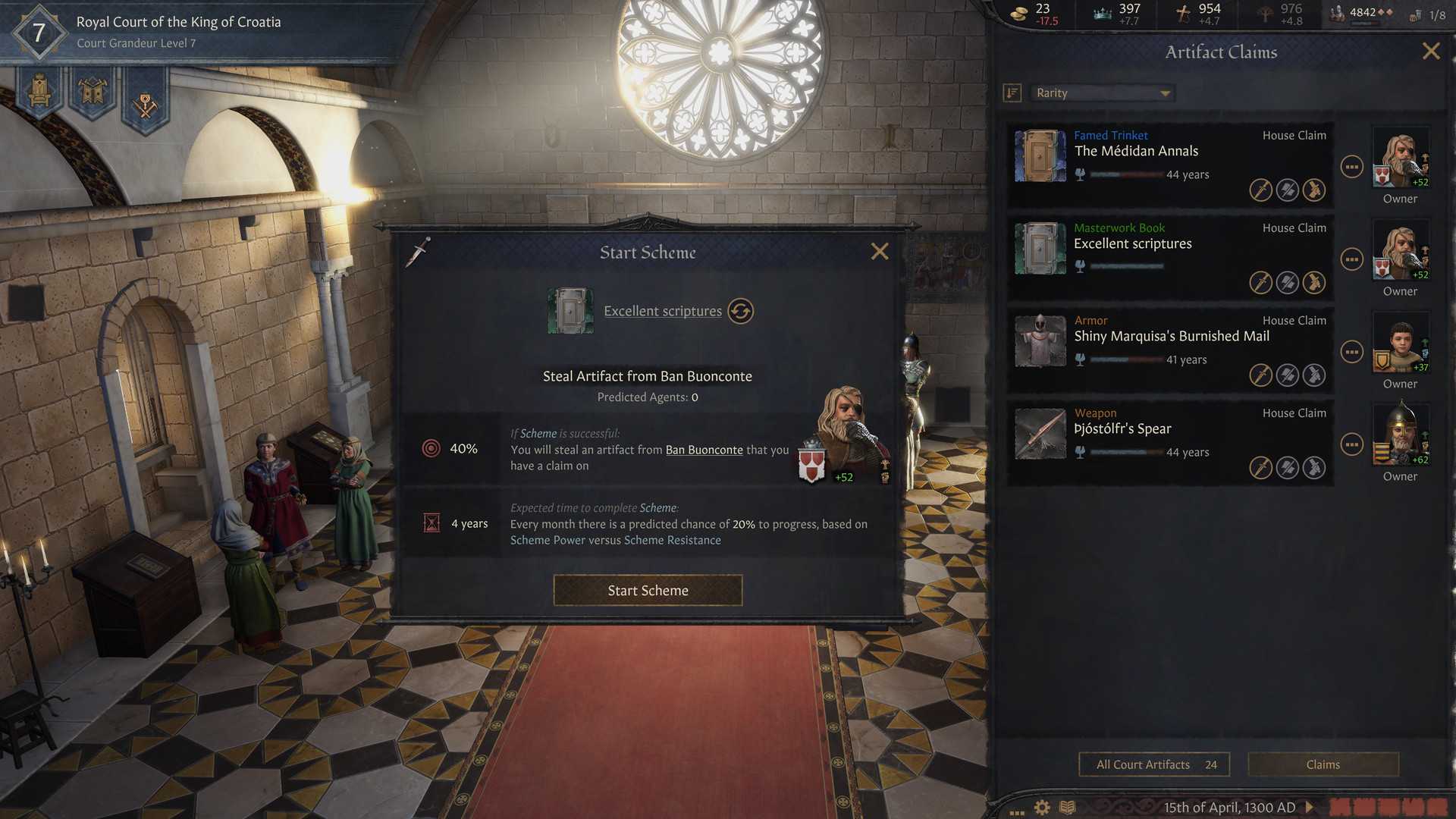
Task: Switch to the Claims tab
Action: [x=1323, y=764]
